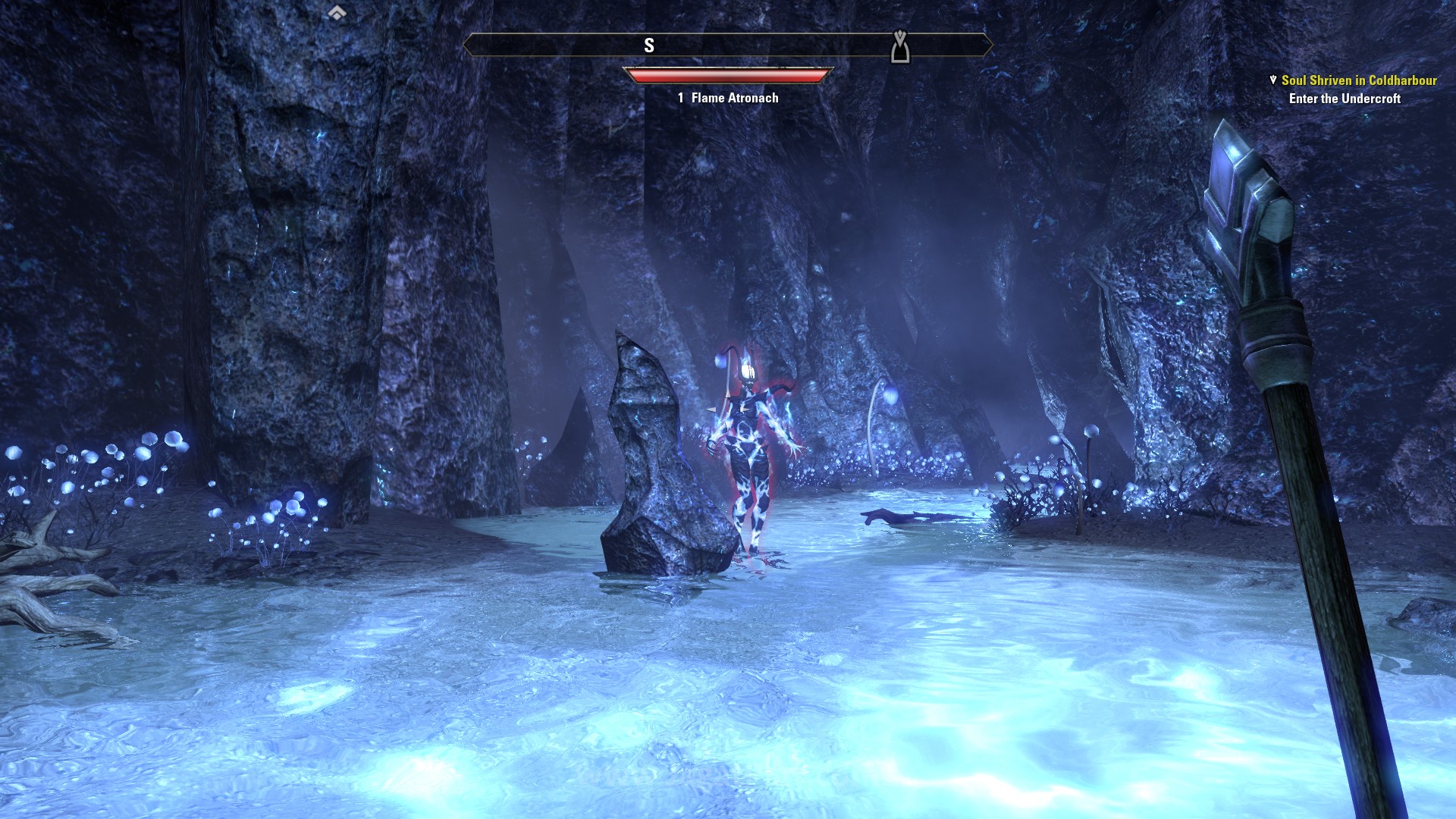The width and height of the screenshot is (1456, 819).
Task: Click the arrow icon beside the quest title
Action: click(1273, 80)
